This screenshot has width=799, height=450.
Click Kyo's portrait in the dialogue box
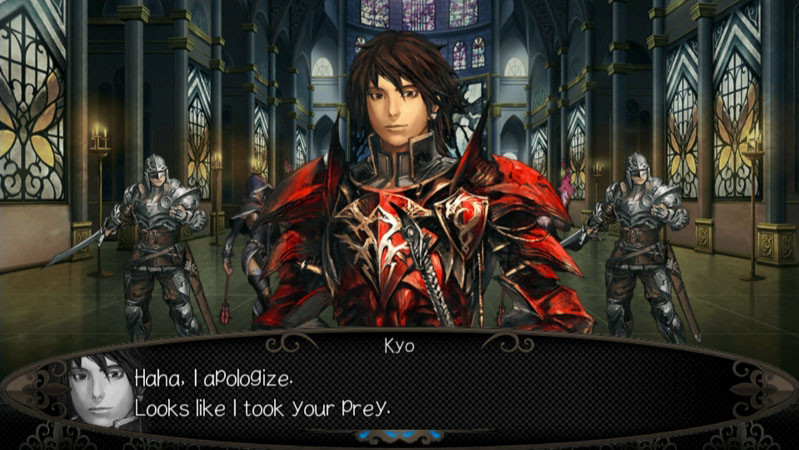coord(100,390)
